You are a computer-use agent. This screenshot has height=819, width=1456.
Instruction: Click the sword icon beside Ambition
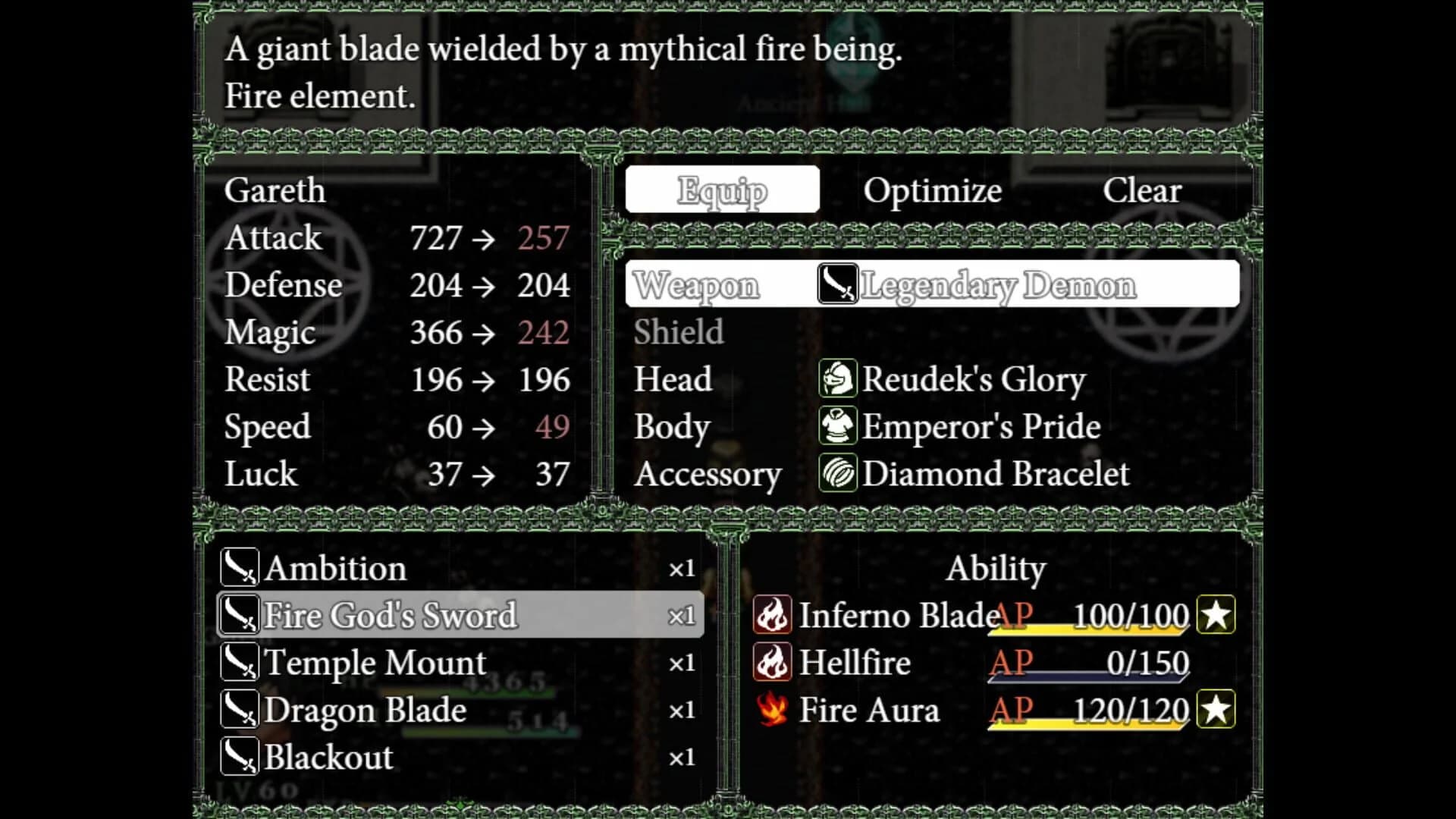[240, 567]
